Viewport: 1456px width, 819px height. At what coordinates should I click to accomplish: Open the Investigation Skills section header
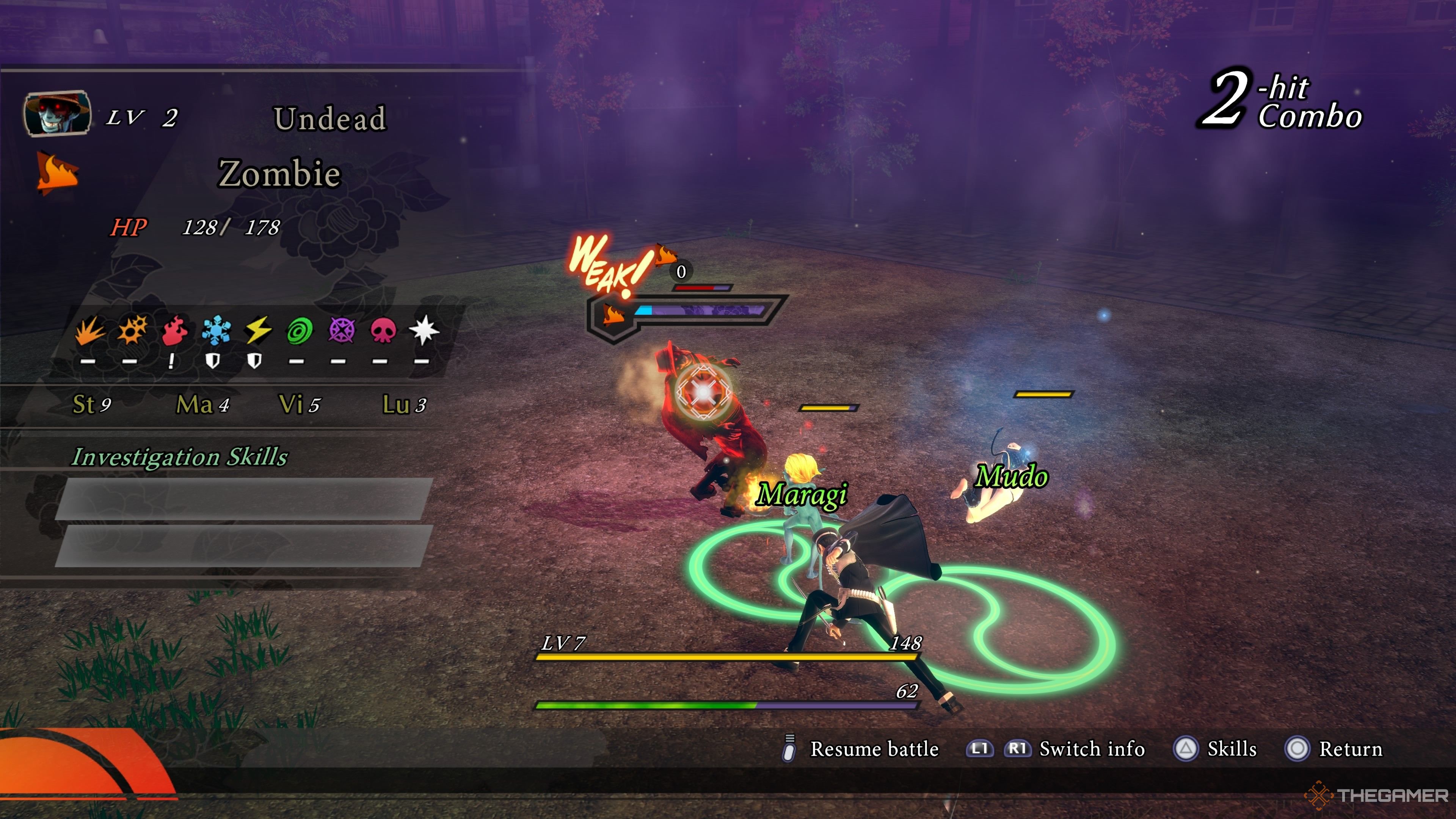180,457
